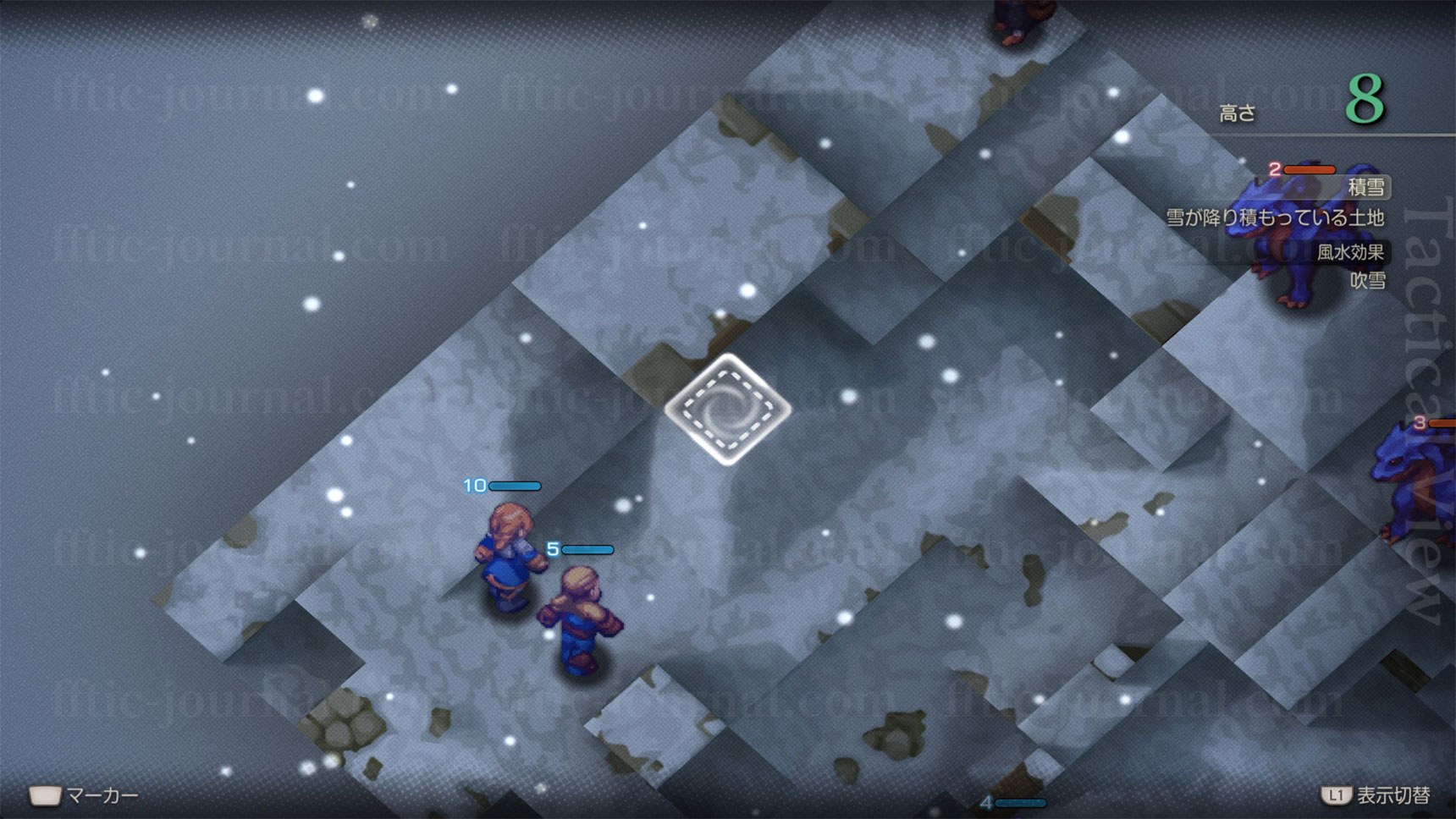Select the ally unit with turn order 10
Image resolution: width=1456 pixels, height=819 pixels.
pyautogui.click(x=509, y=554)
